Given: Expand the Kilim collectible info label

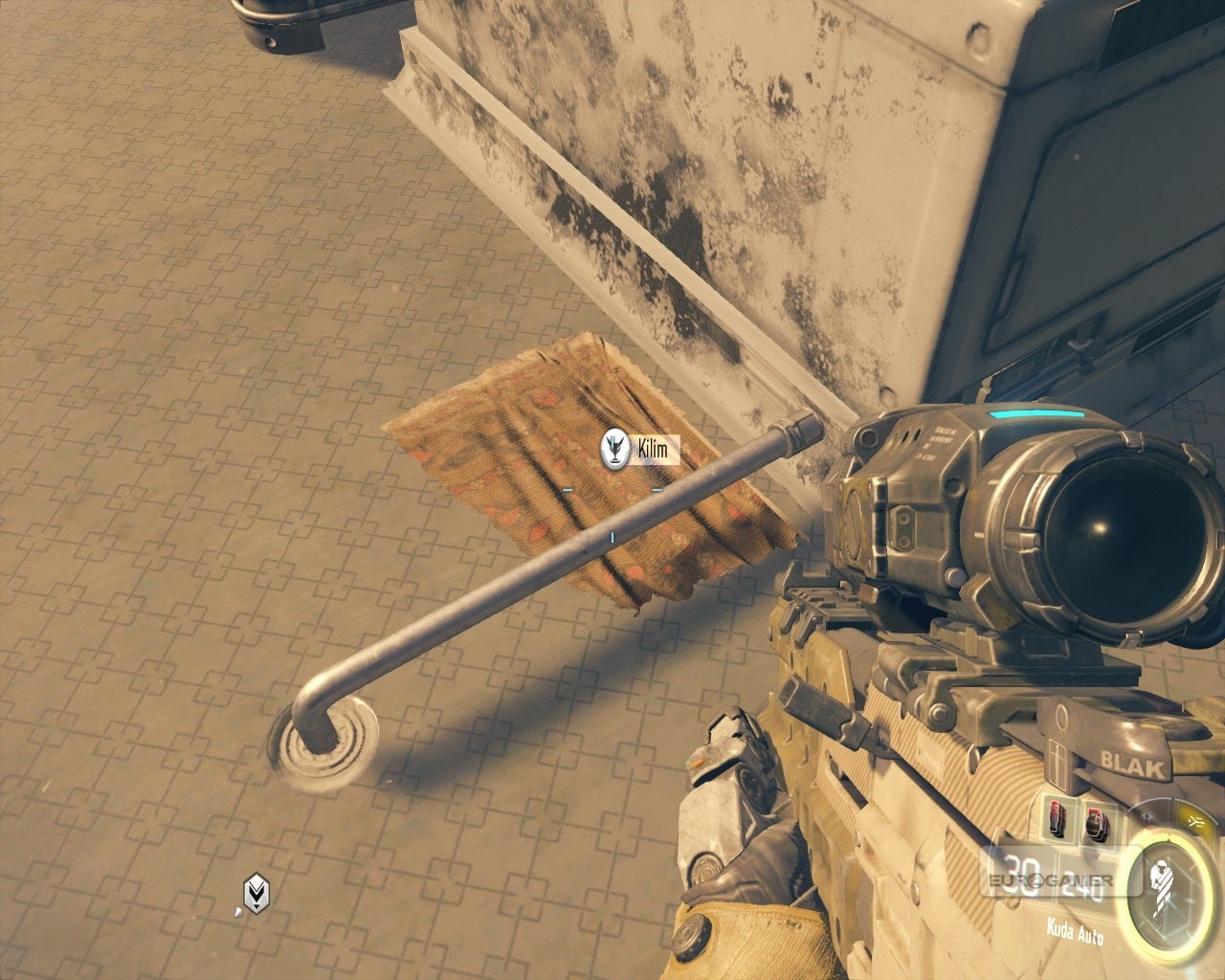Looking at the screenshot, I should (654, 448).
